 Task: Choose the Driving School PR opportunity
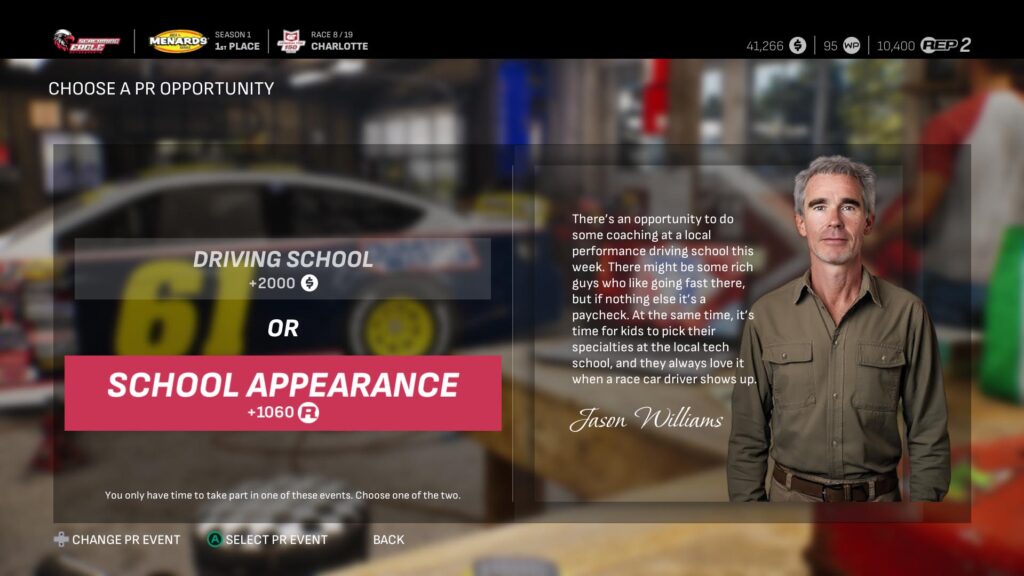(282, 269)
